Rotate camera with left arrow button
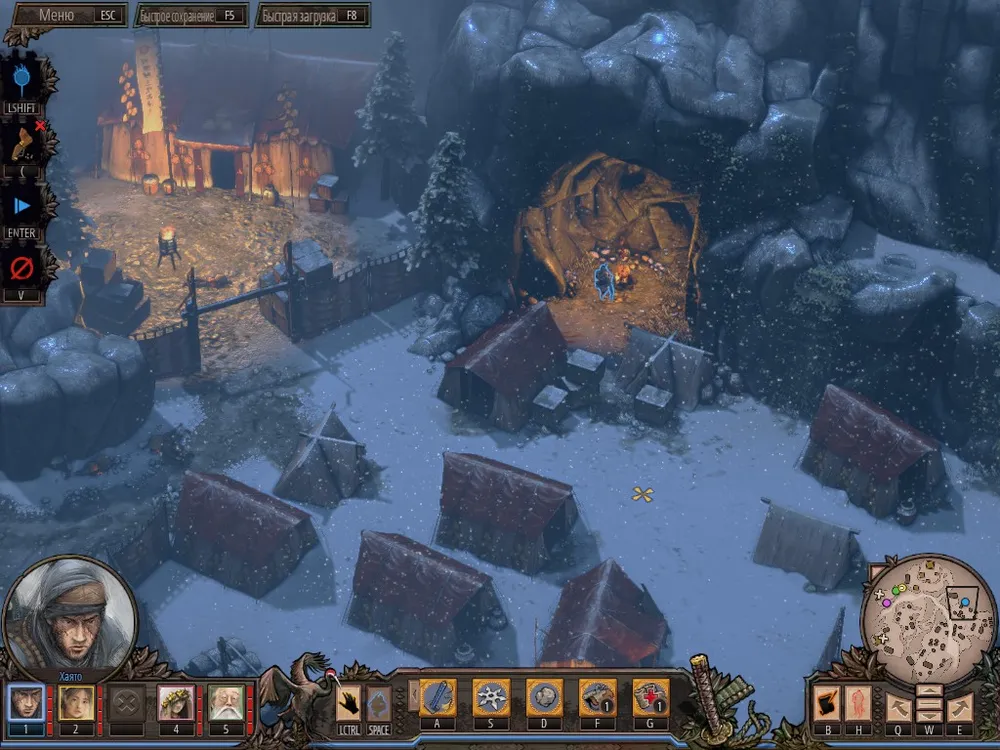1000x750 pixels. point(897,705)
